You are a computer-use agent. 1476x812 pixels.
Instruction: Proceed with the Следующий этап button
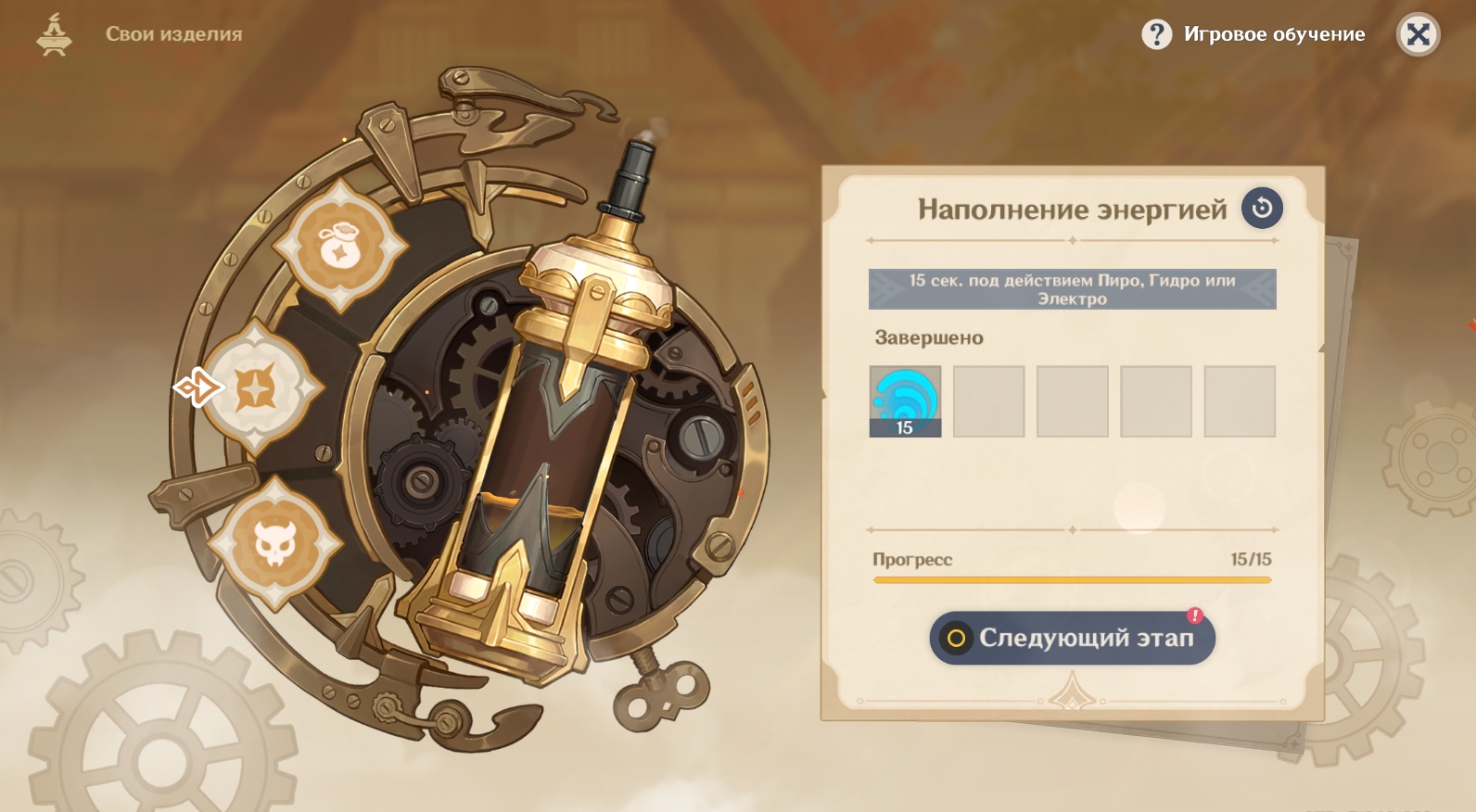tap(1072, 638)
